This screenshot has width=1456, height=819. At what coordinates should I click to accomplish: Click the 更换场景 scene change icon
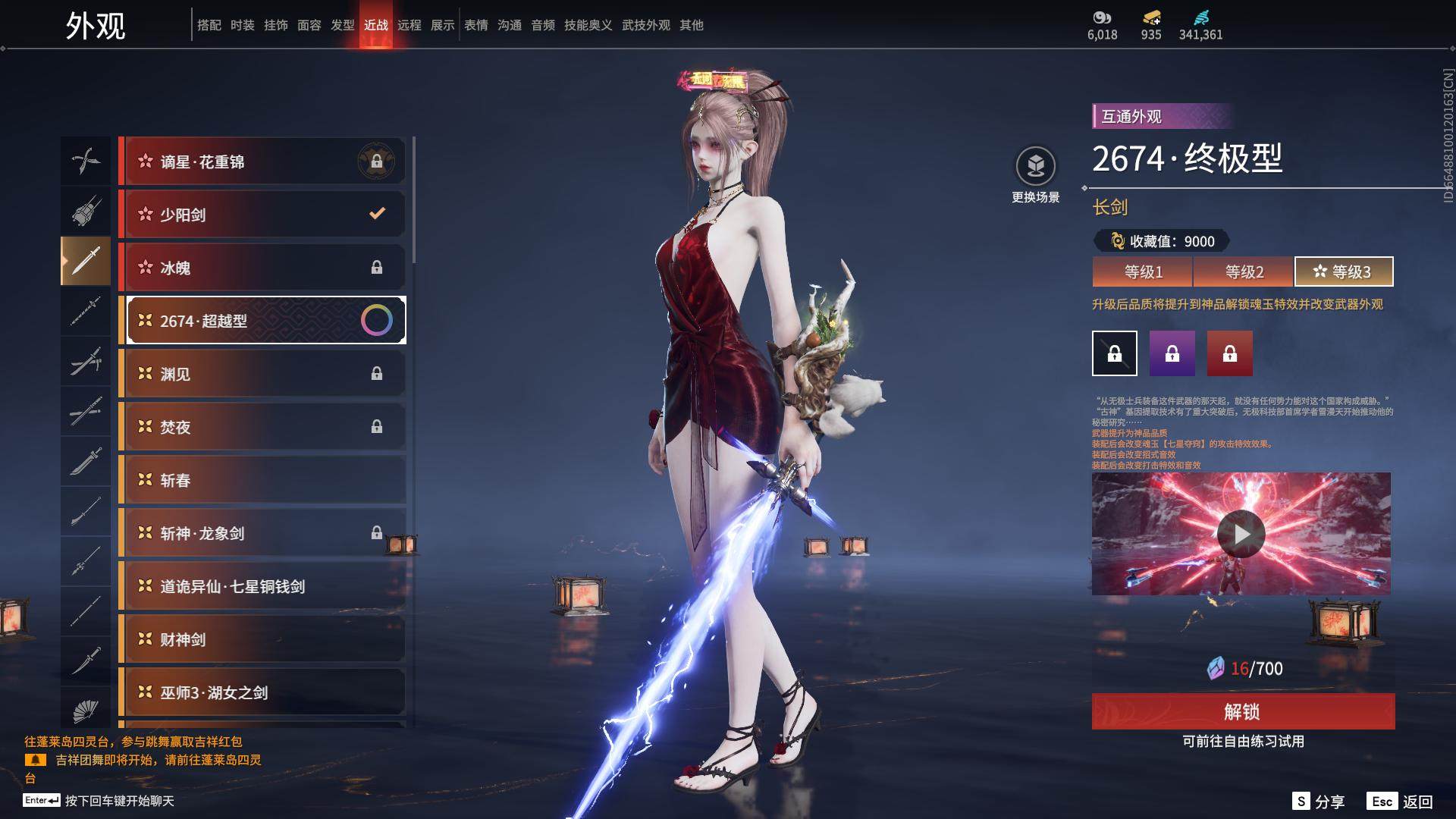tap(1035, 167)
